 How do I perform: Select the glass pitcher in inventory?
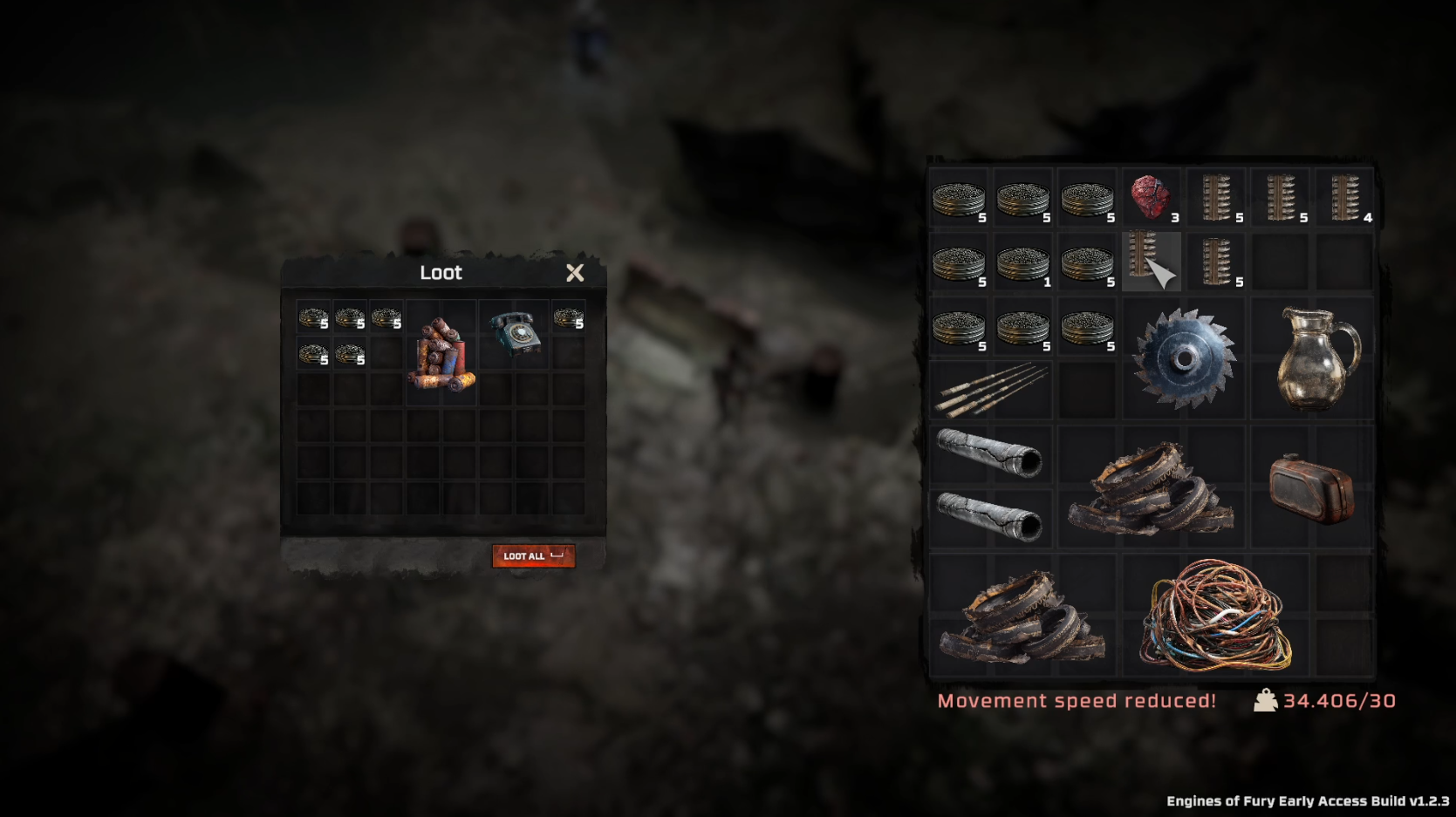click(x=1316, y=357)
